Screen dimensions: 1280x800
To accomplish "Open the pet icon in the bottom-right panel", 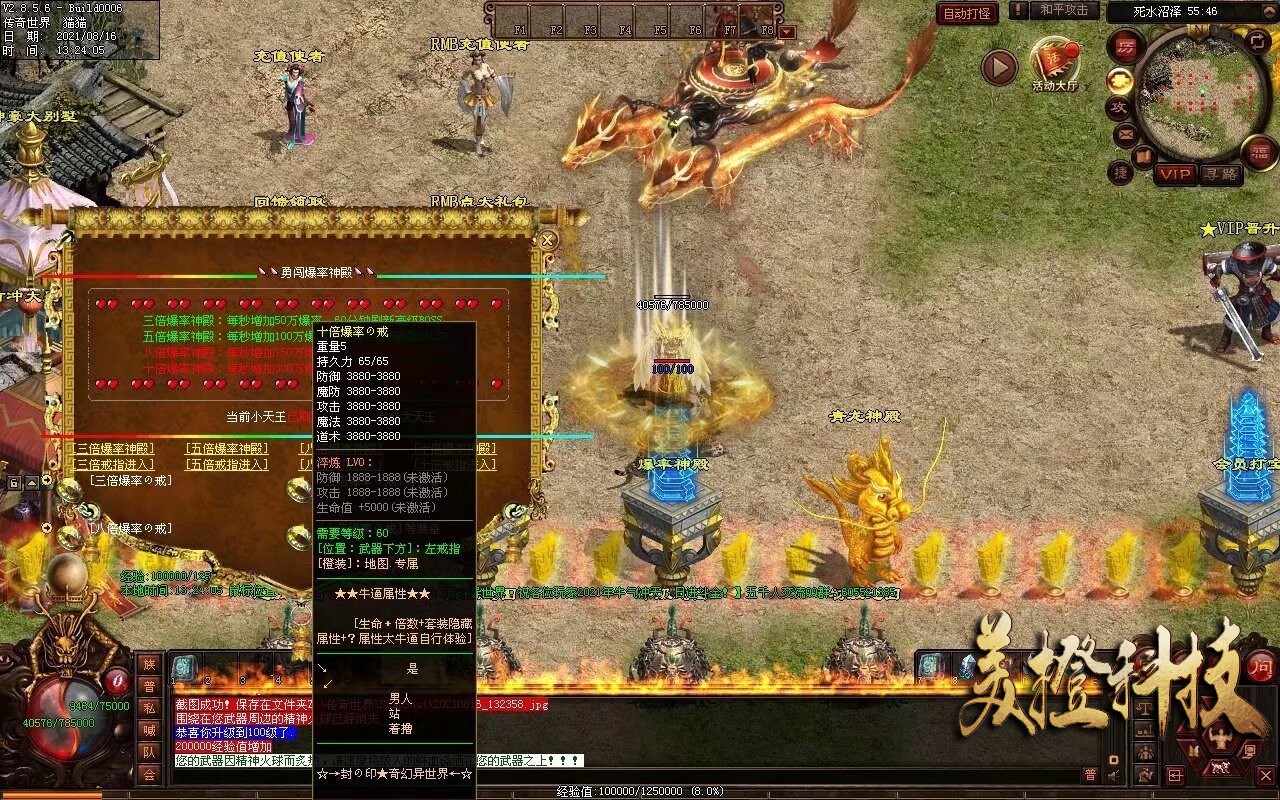I will point(1220,766).
